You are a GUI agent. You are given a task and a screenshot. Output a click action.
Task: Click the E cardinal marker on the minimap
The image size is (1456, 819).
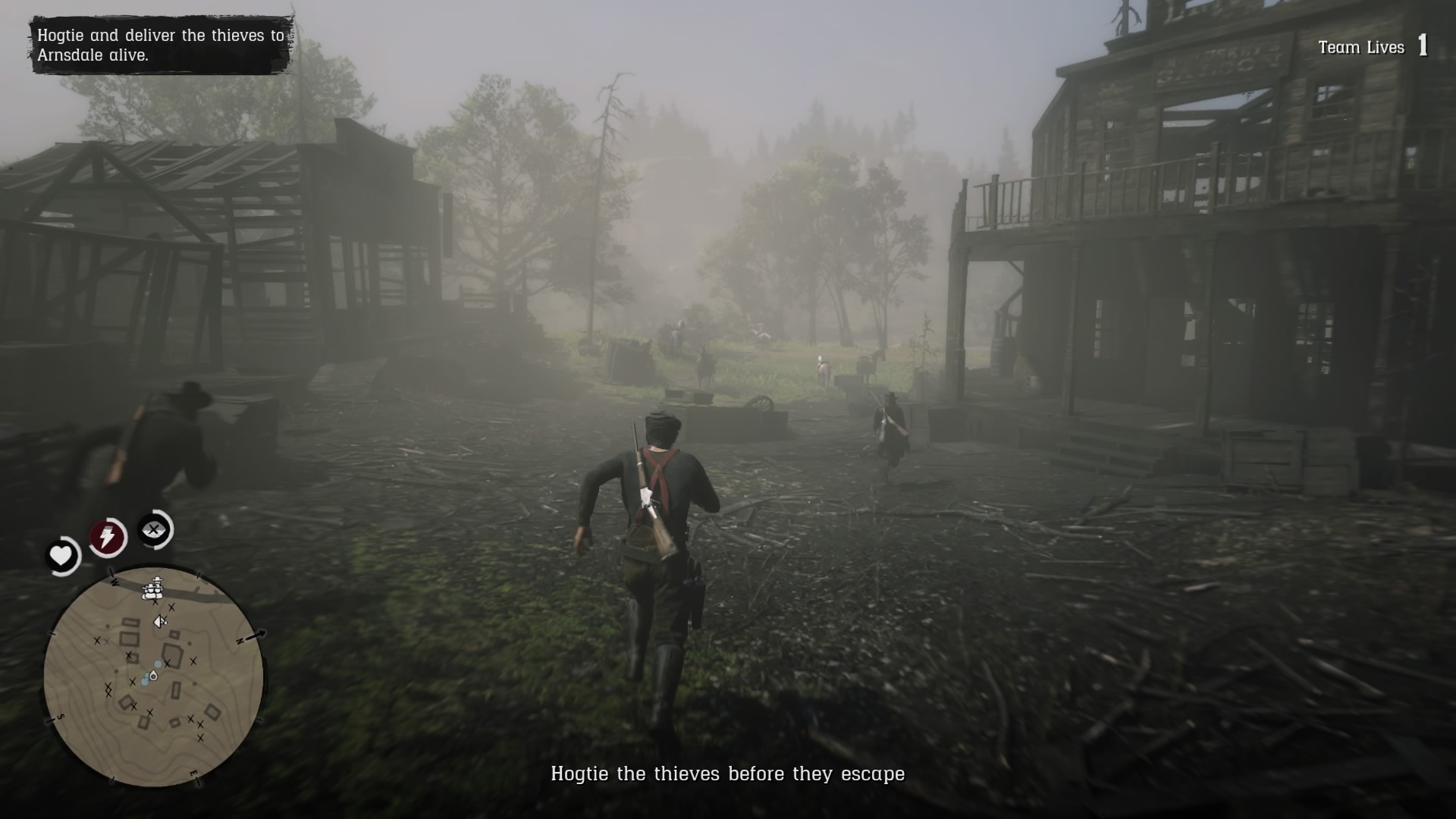click(193, 772)
